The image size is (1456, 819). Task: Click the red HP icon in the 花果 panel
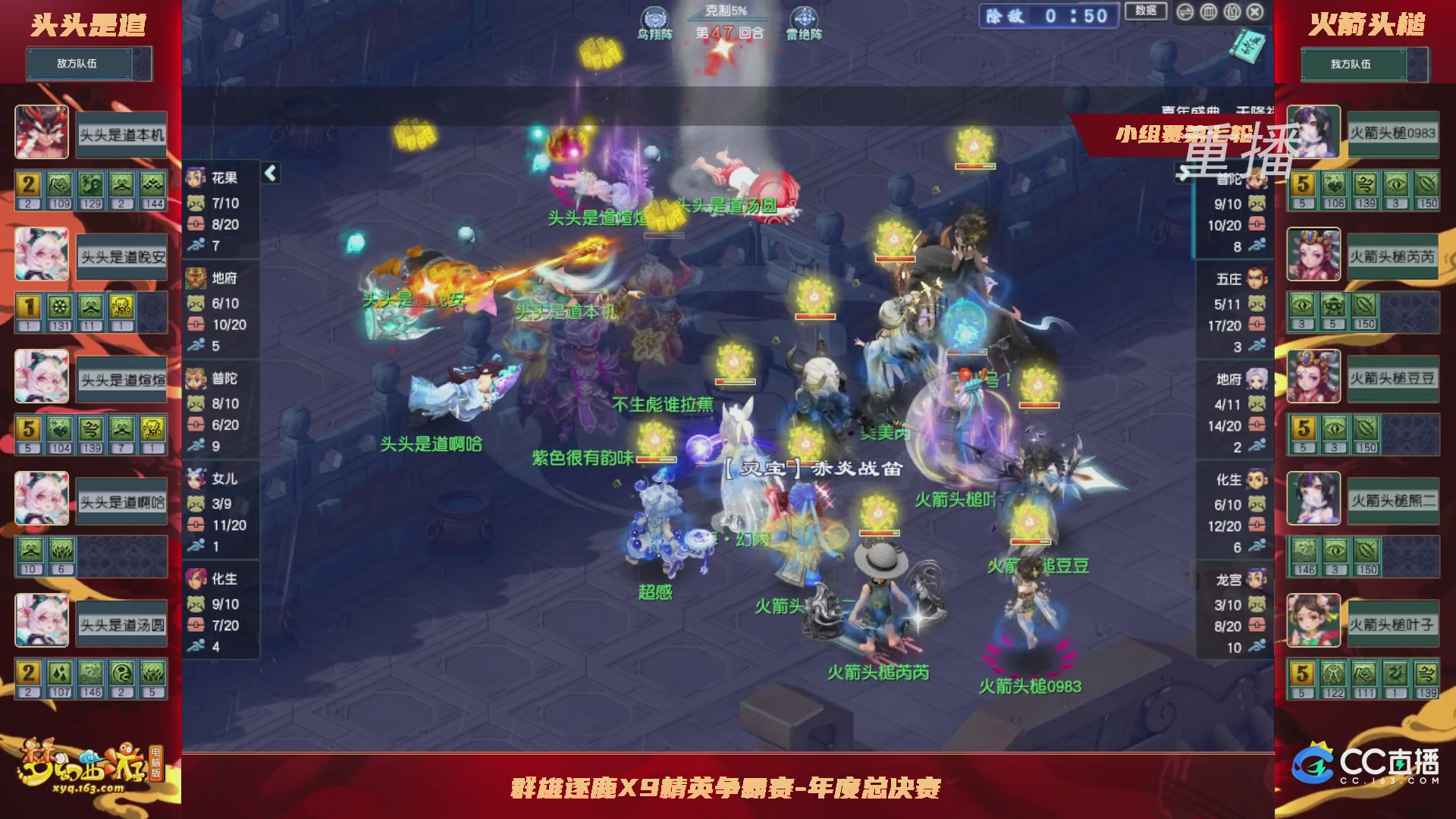196,223
